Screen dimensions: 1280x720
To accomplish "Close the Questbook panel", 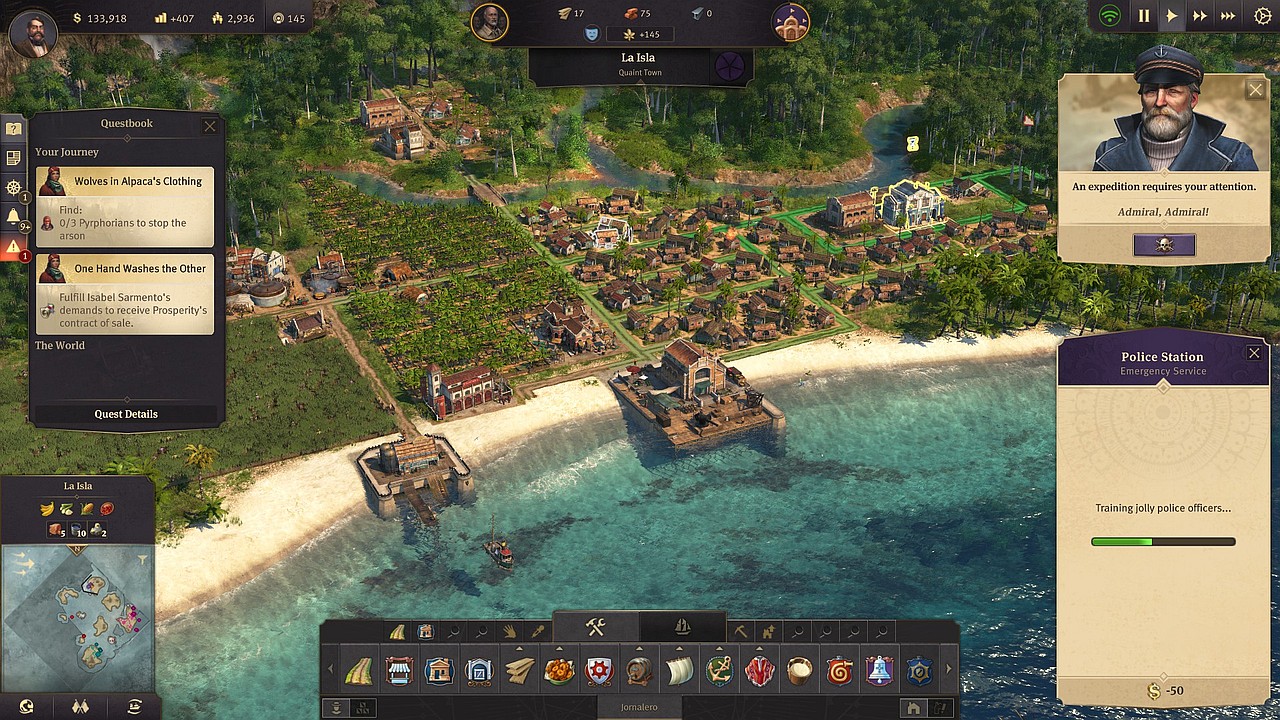I will point(209,126).
